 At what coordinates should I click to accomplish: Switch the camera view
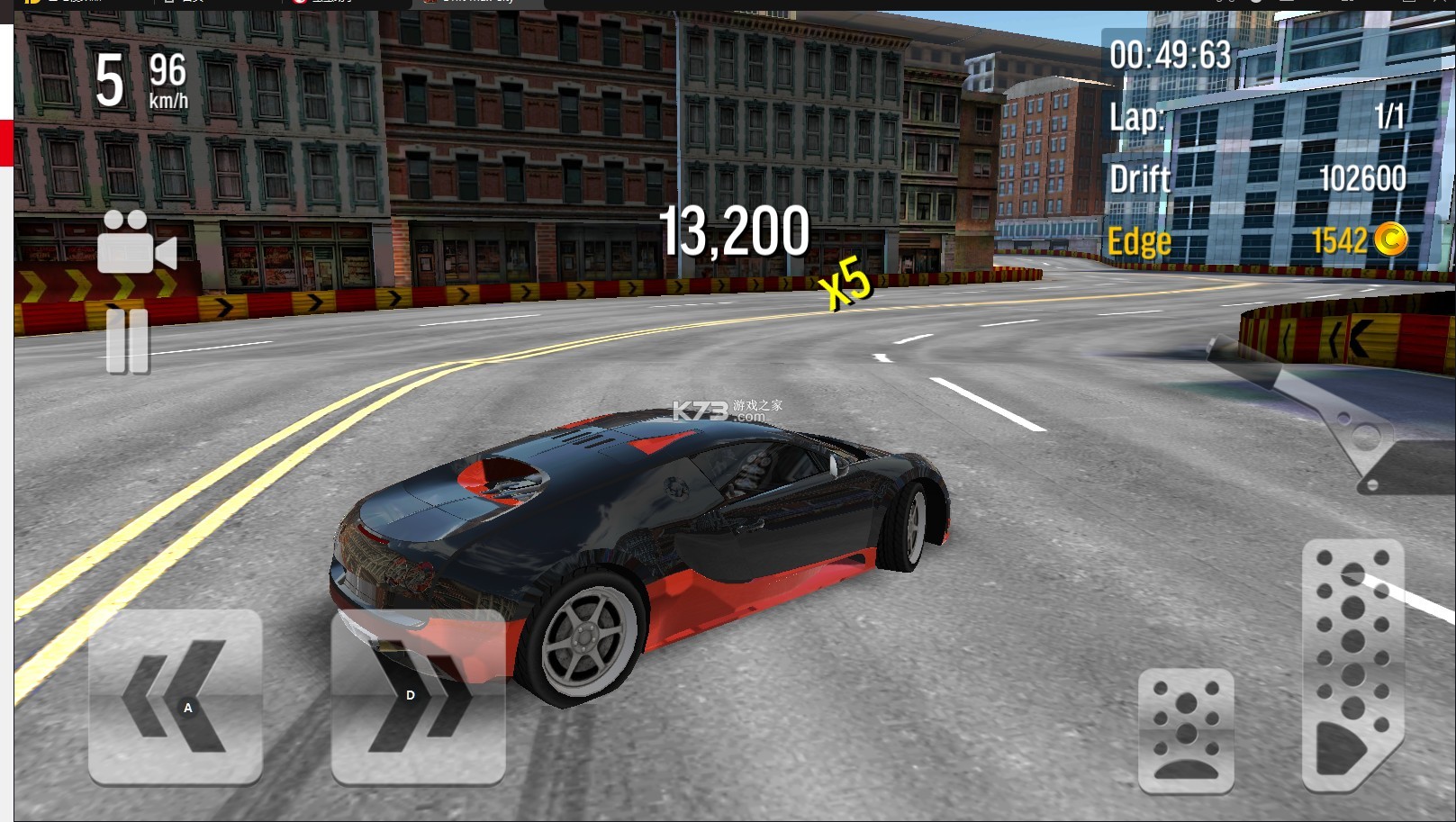(135, 242)
